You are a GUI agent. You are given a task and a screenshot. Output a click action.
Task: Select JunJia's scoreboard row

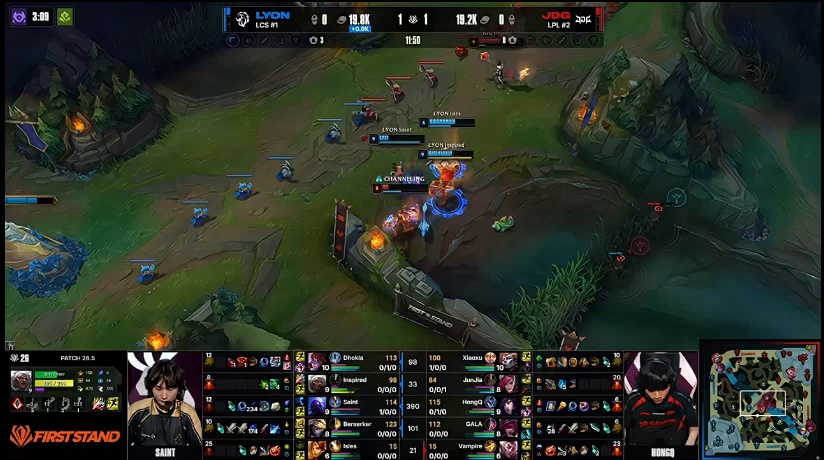470,383
